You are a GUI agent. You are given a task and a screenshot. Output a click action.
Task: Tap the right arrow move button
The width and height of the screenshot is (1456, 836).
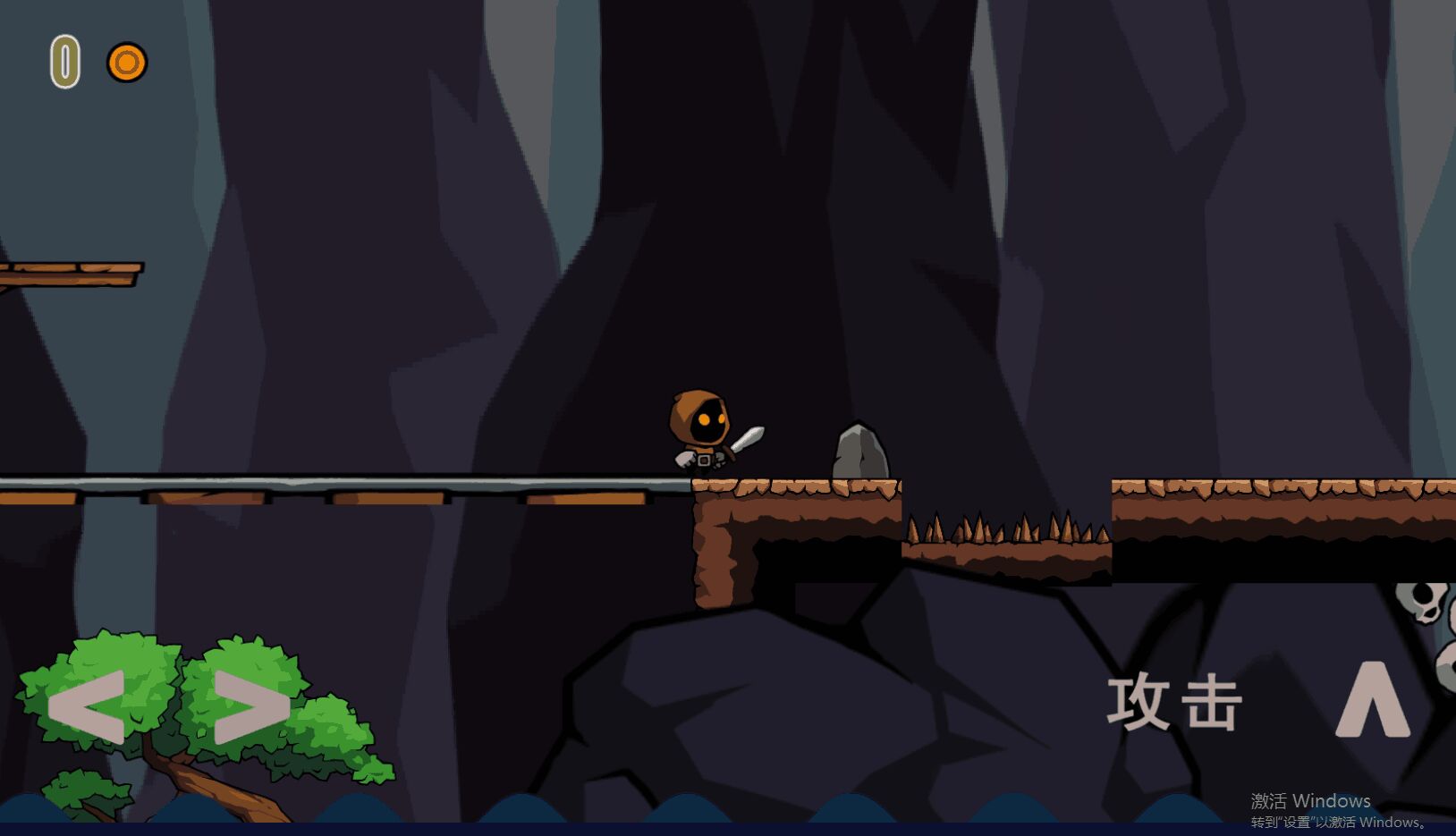coord(252,706)
